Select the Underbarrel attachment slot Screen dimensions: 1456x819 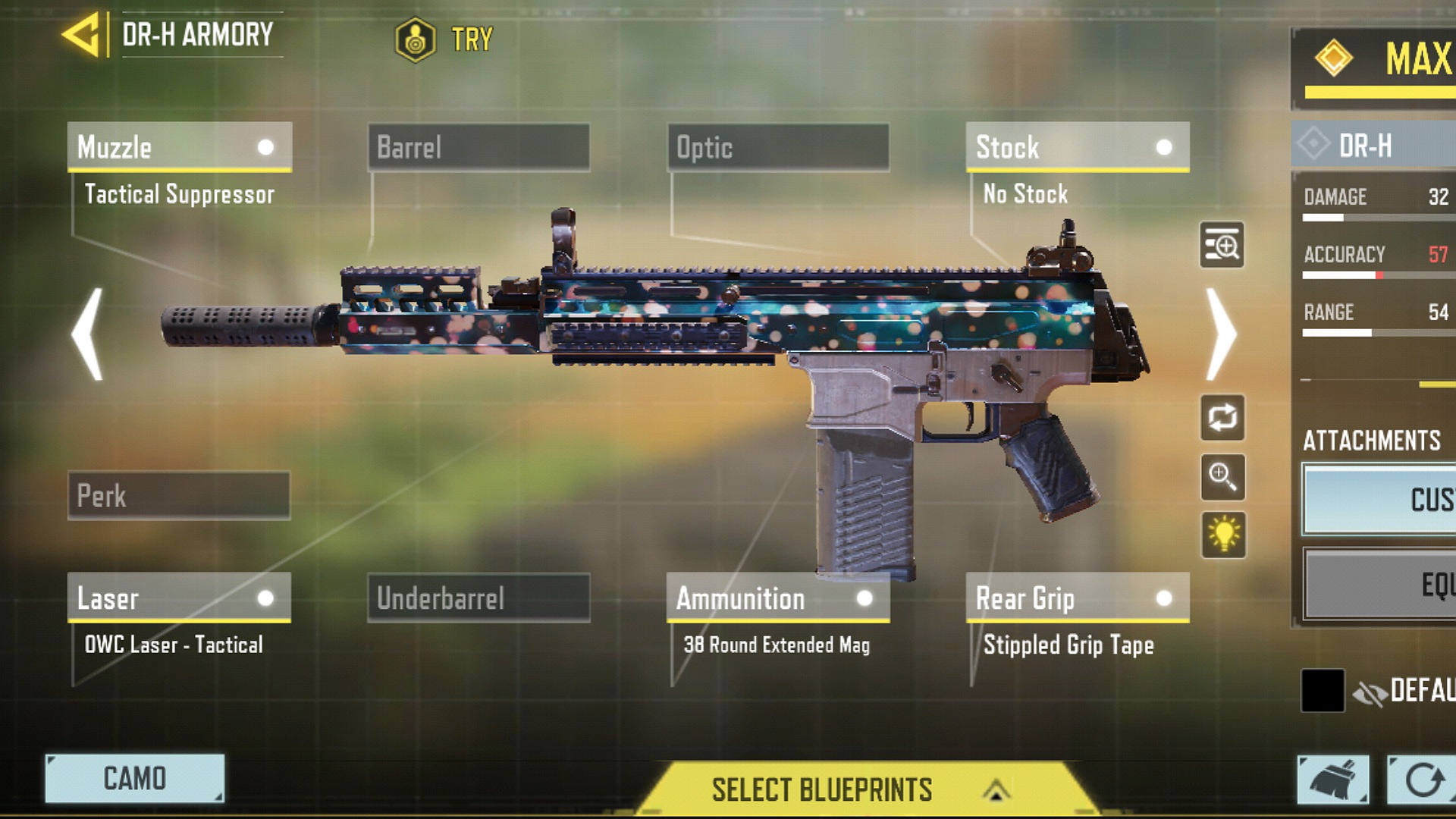pyautogui.click(x=479, y=598)
